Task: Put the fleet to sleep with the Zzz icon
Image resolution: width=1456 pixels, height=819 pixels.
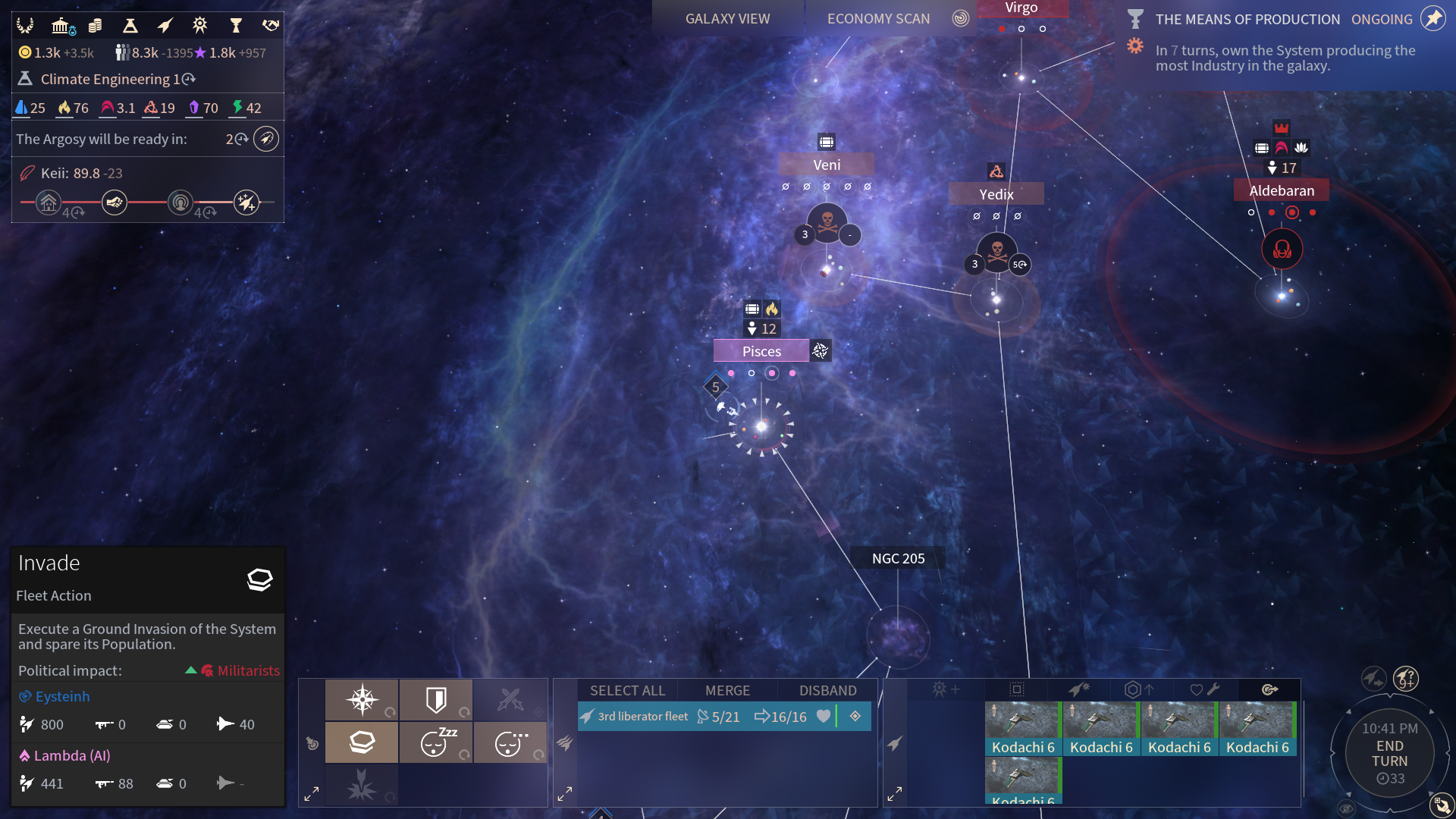Action: coord(436,742)
